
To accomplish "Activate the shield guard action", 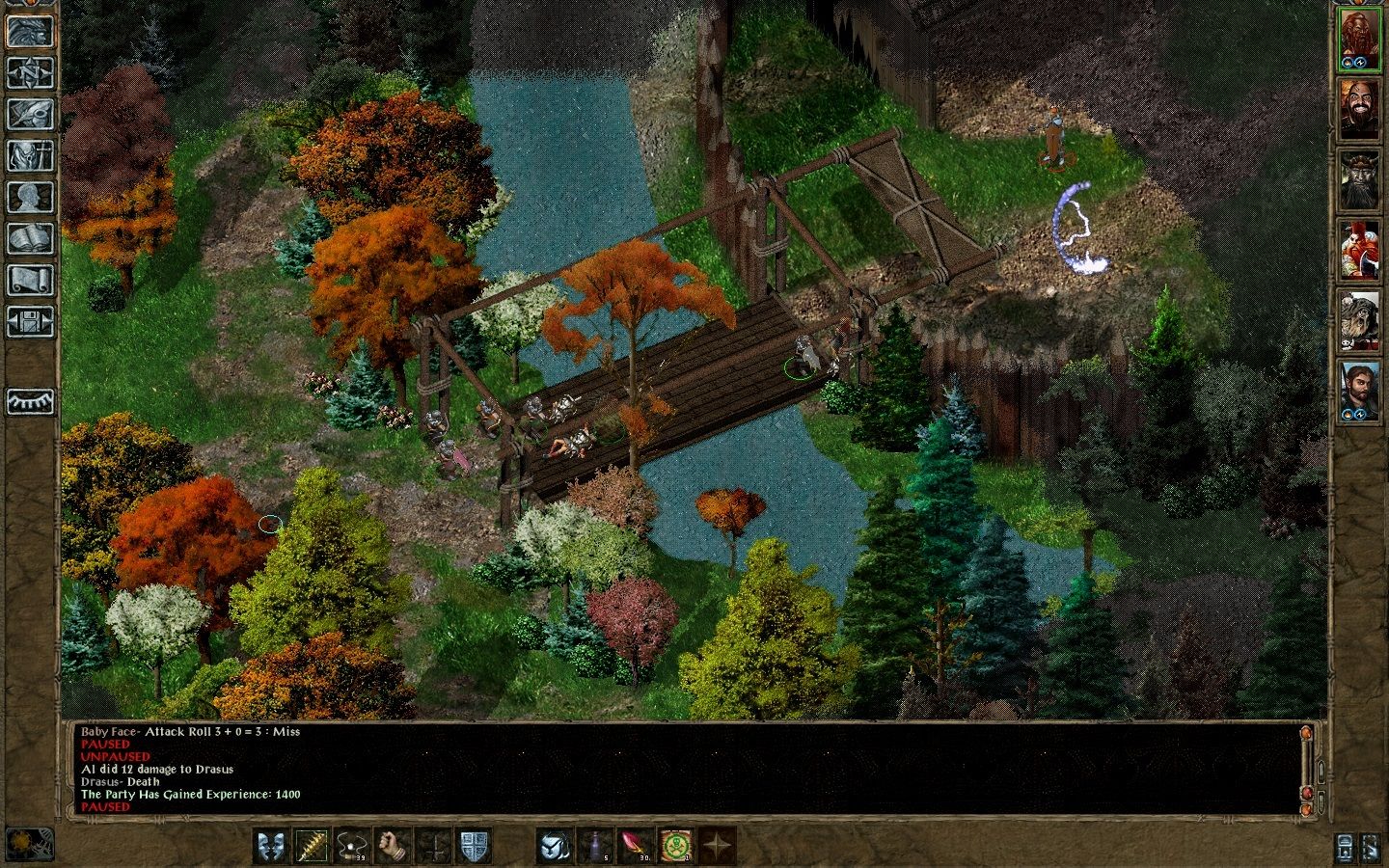I will pos(475,846).
